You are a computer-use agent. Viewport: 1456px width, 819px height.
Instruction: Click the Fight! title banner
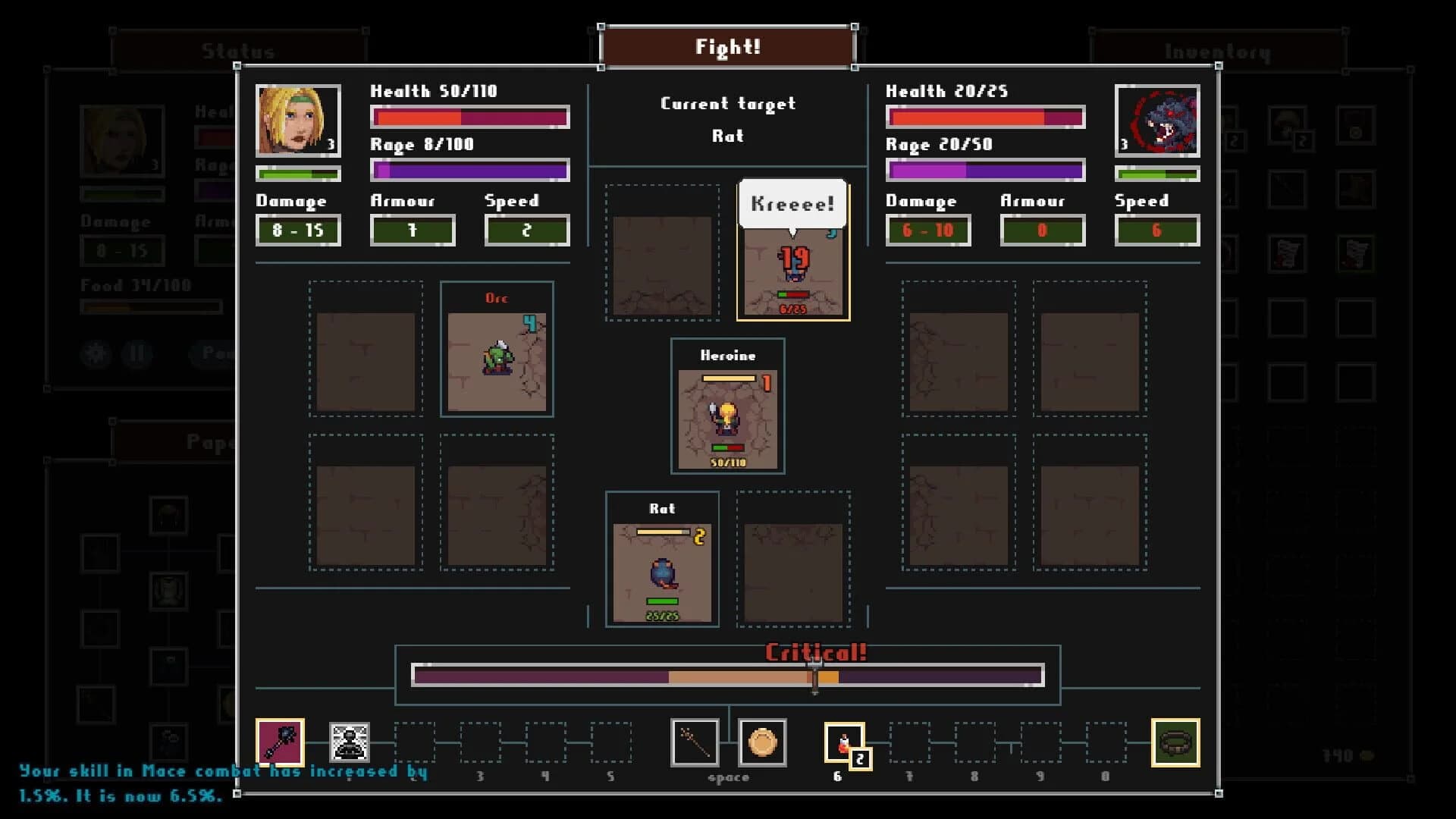click(x=727, y=46)
